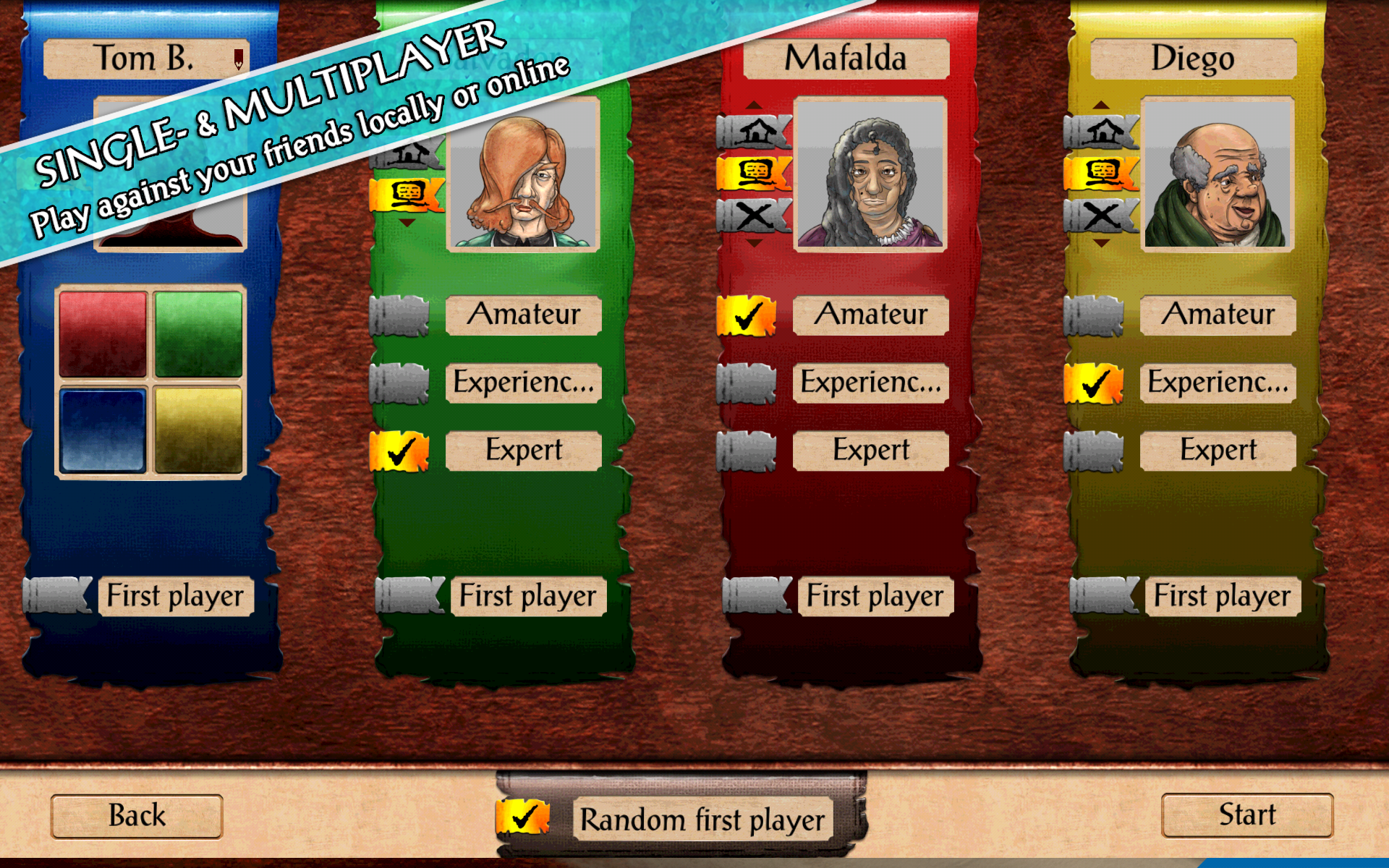
Task: Select the house icon on Diego's panel
Action: pyautogui.click(x=1102, y=130)
